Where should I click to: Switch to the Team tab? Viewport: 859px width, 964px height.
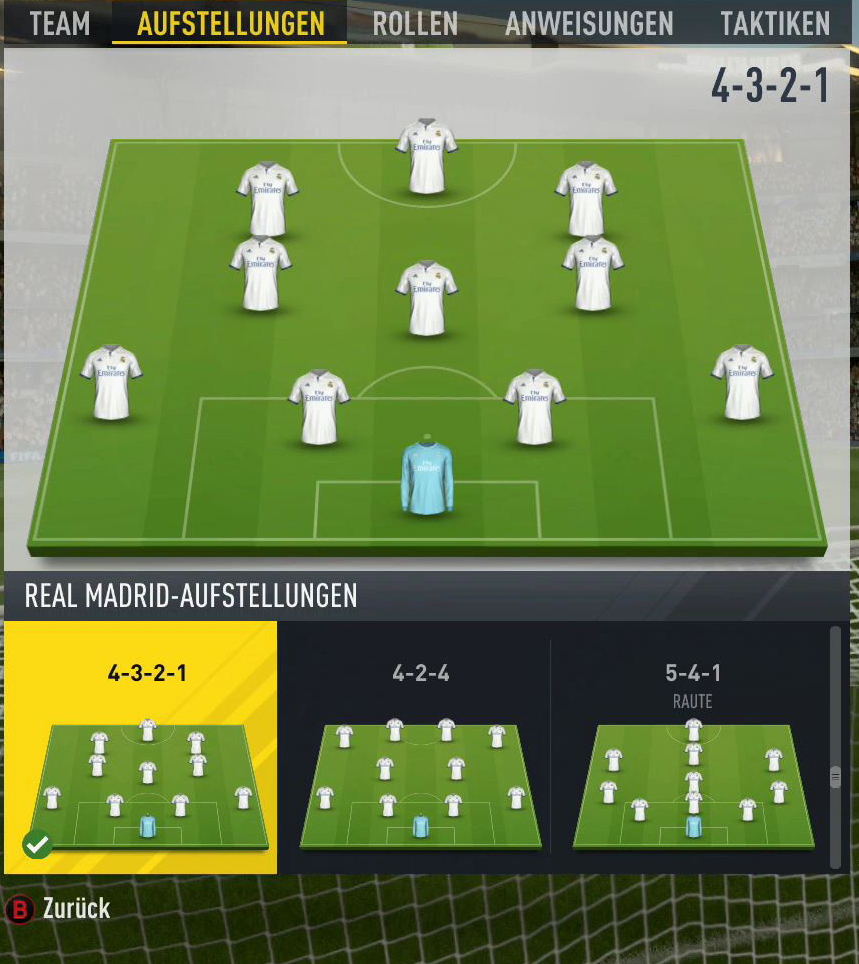59,23
